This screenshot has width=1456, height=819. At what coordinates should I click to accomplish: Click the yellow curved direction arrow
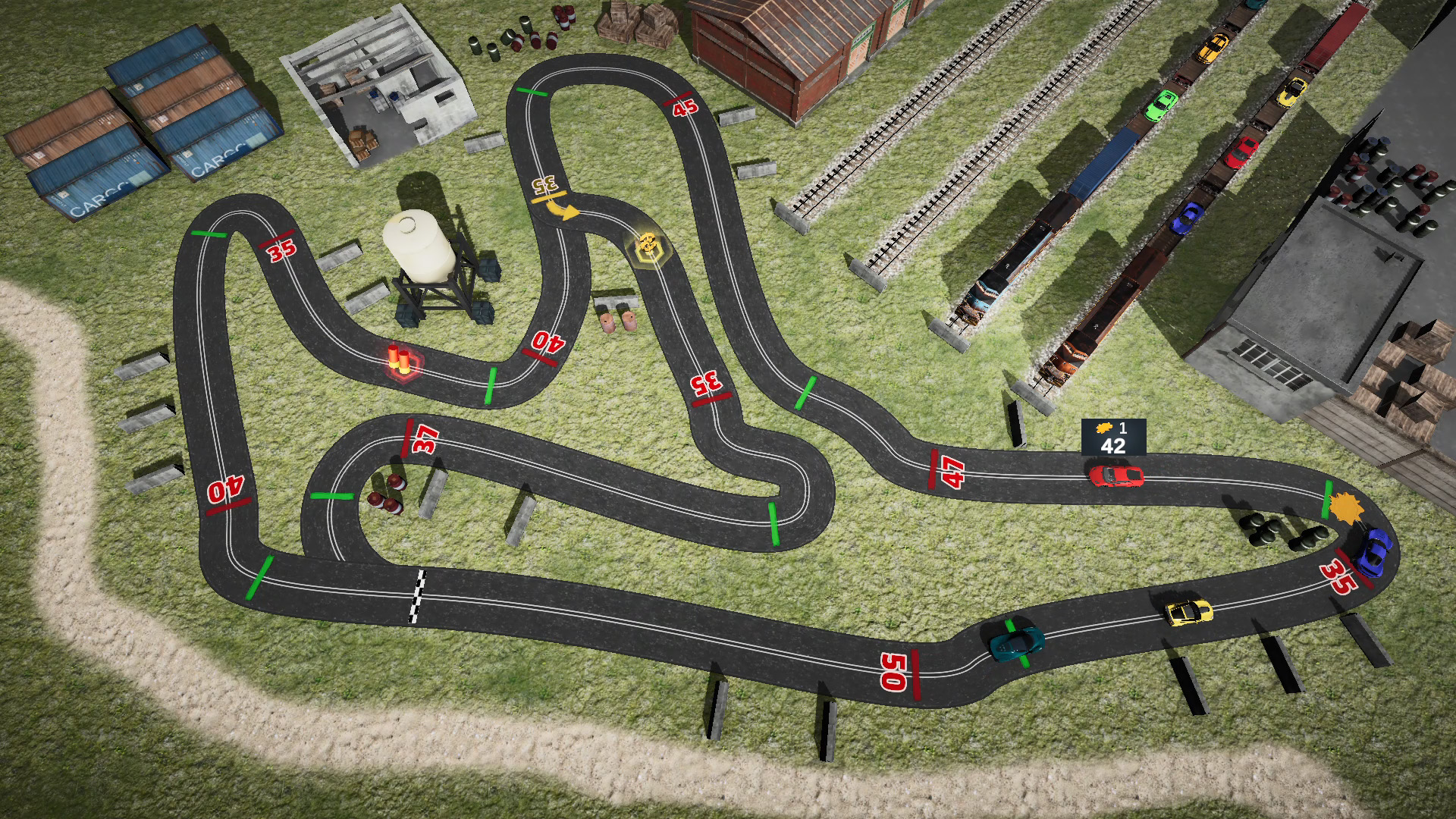click(563, 209)
